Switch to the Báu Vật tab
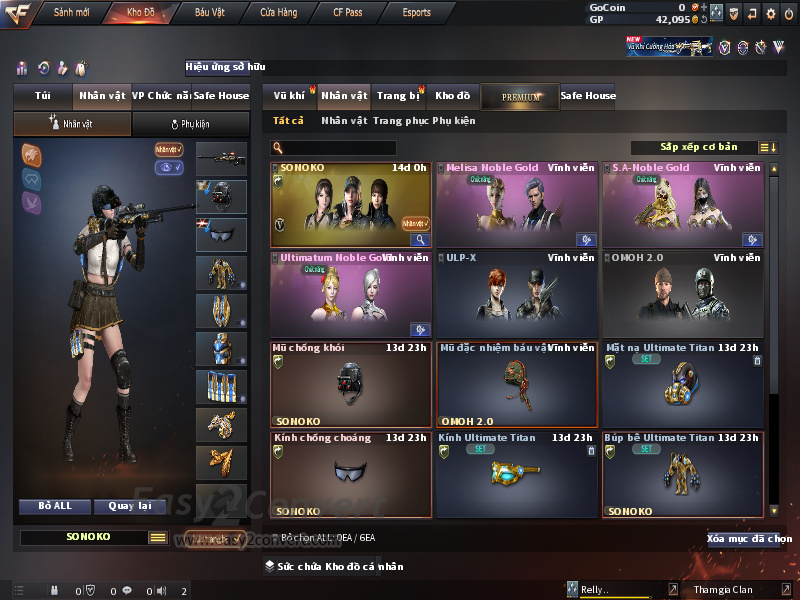This screenshot has height=600, width=800. [x=209, y=13]
